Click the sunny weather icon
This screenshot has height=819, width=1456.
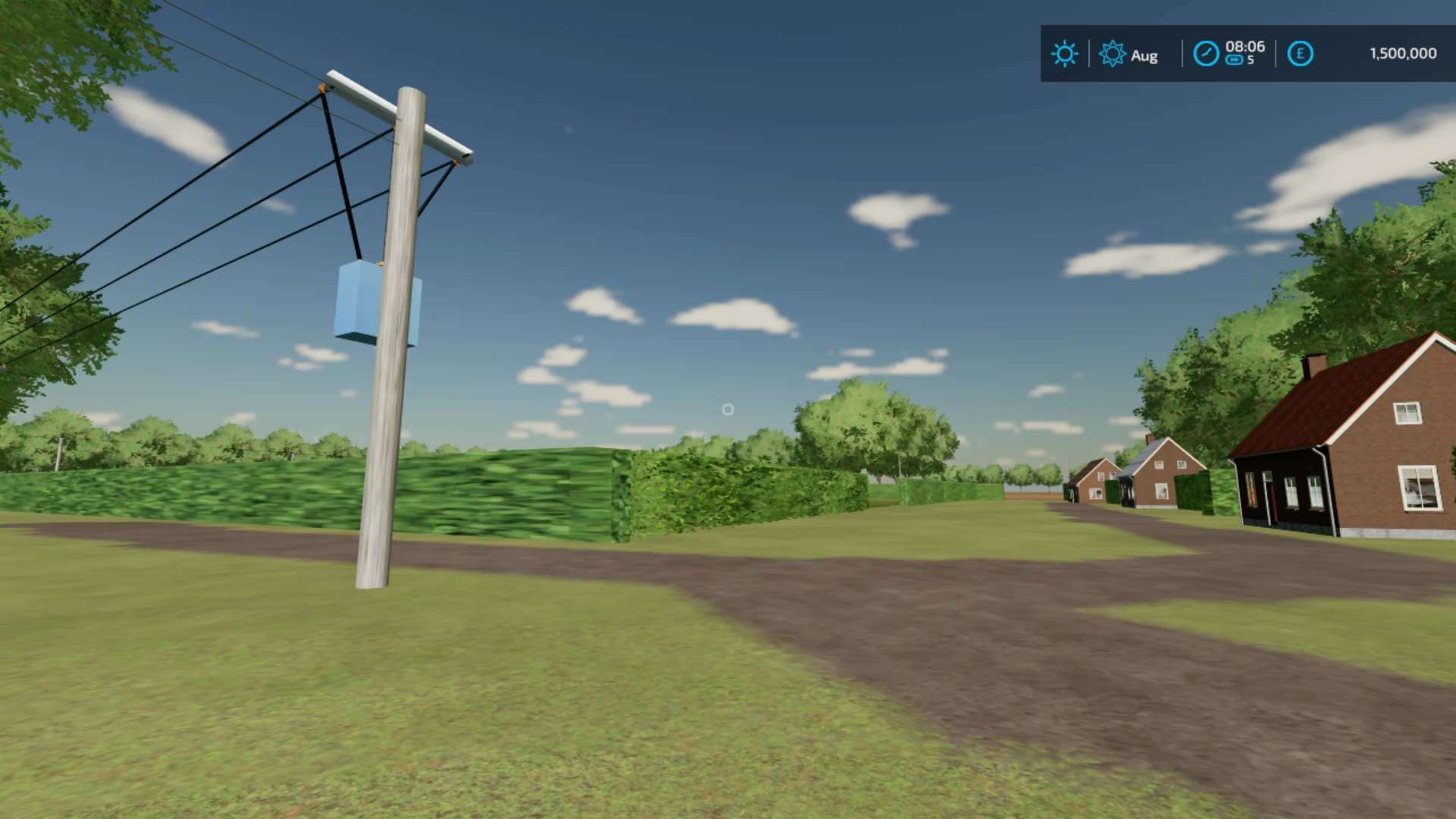coord(1064,54)
